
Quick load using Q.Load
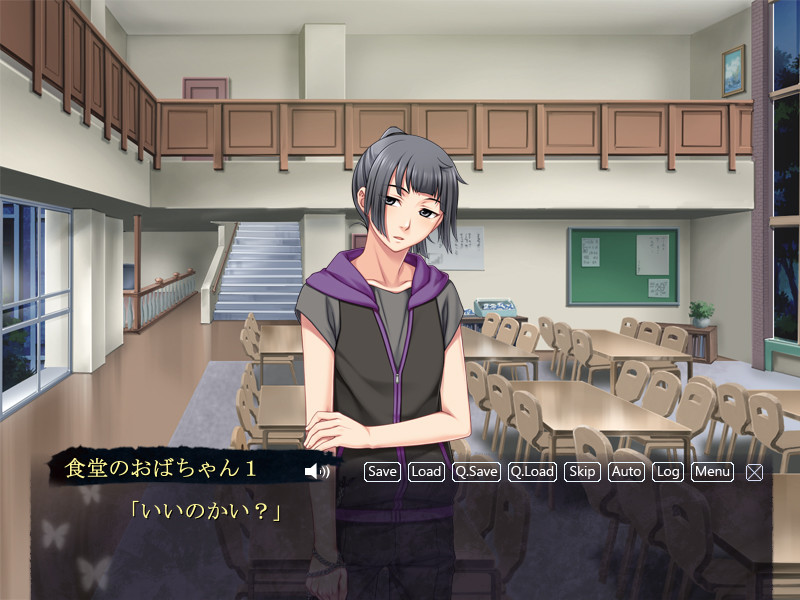tap(532, 471)
